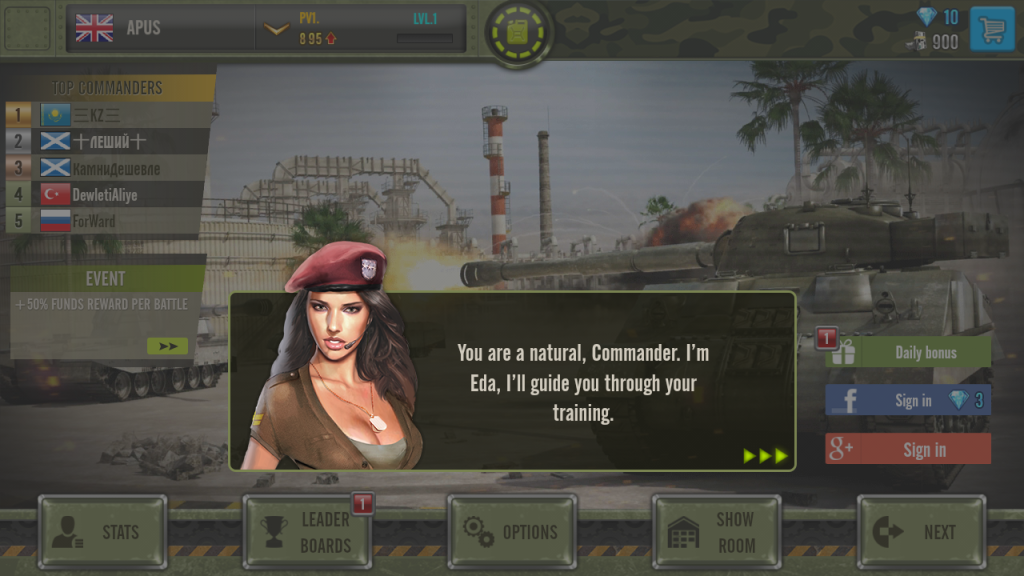Claim the Daily bonus
This screenshot has width=1024, height=576.
point(908,352)
